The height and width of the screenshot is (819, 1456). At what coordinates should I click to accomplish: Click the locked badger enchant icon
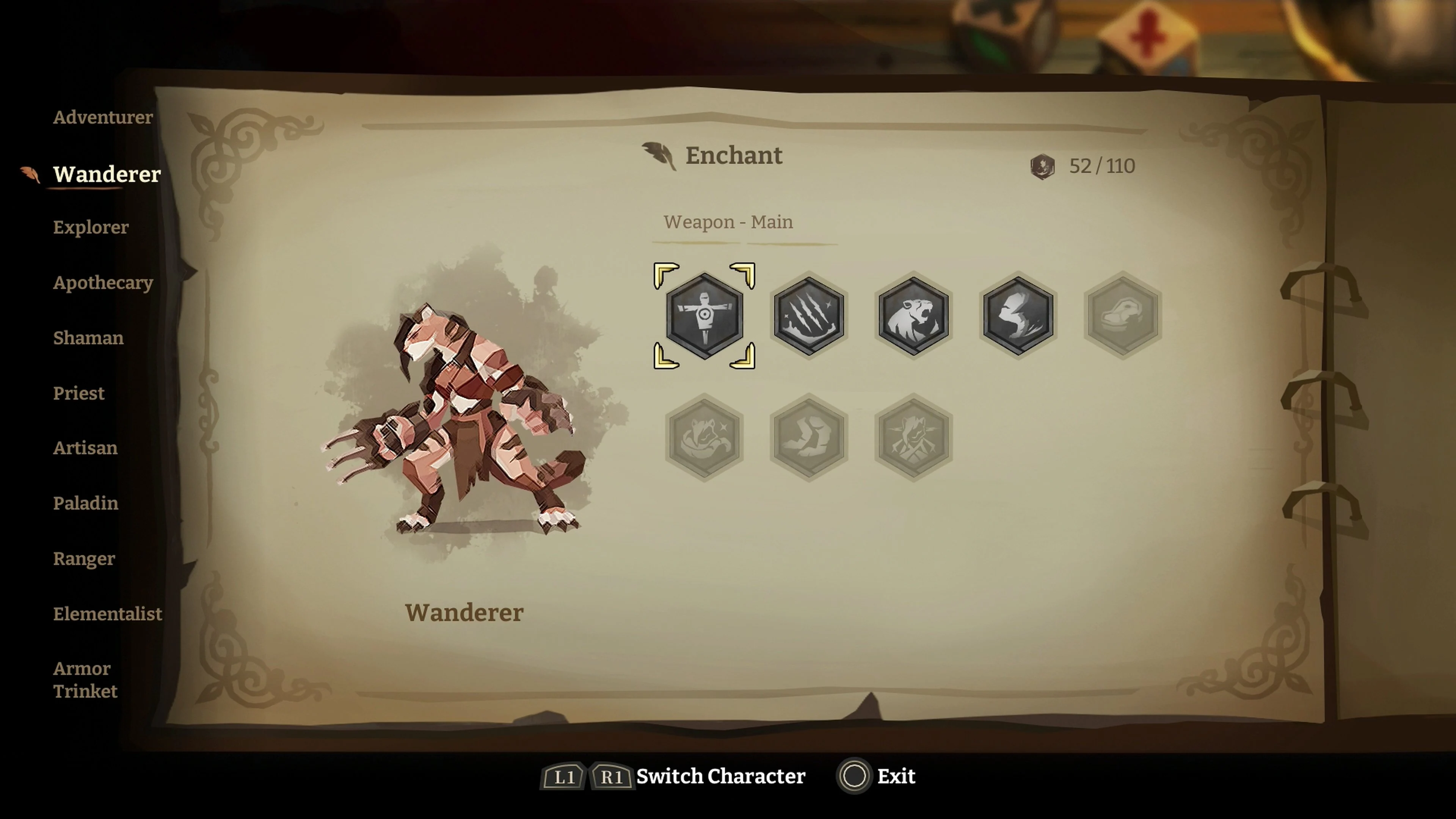click(x=704, y=438)
